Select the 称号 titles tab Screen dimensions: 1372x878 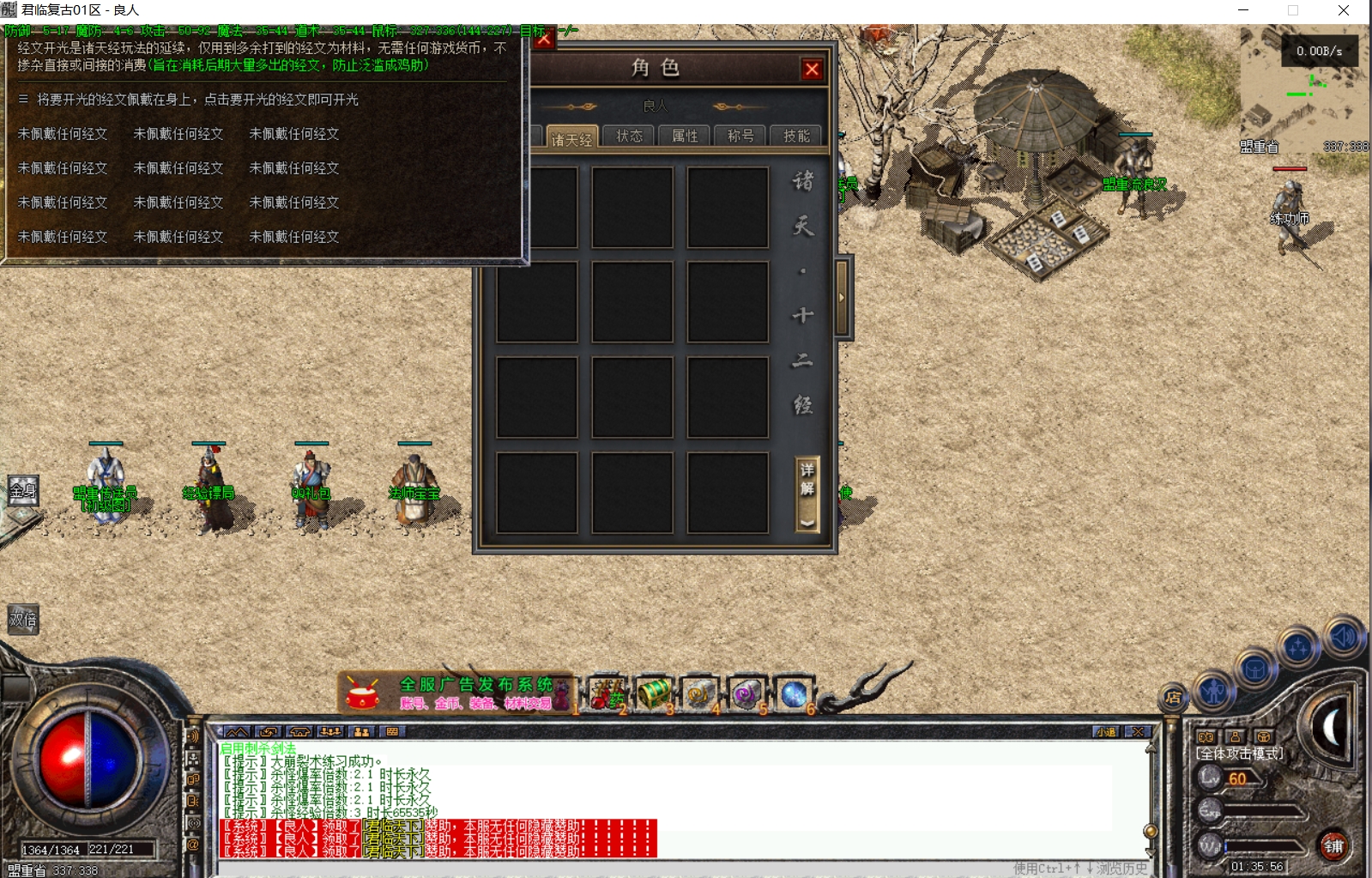[740, 136]
